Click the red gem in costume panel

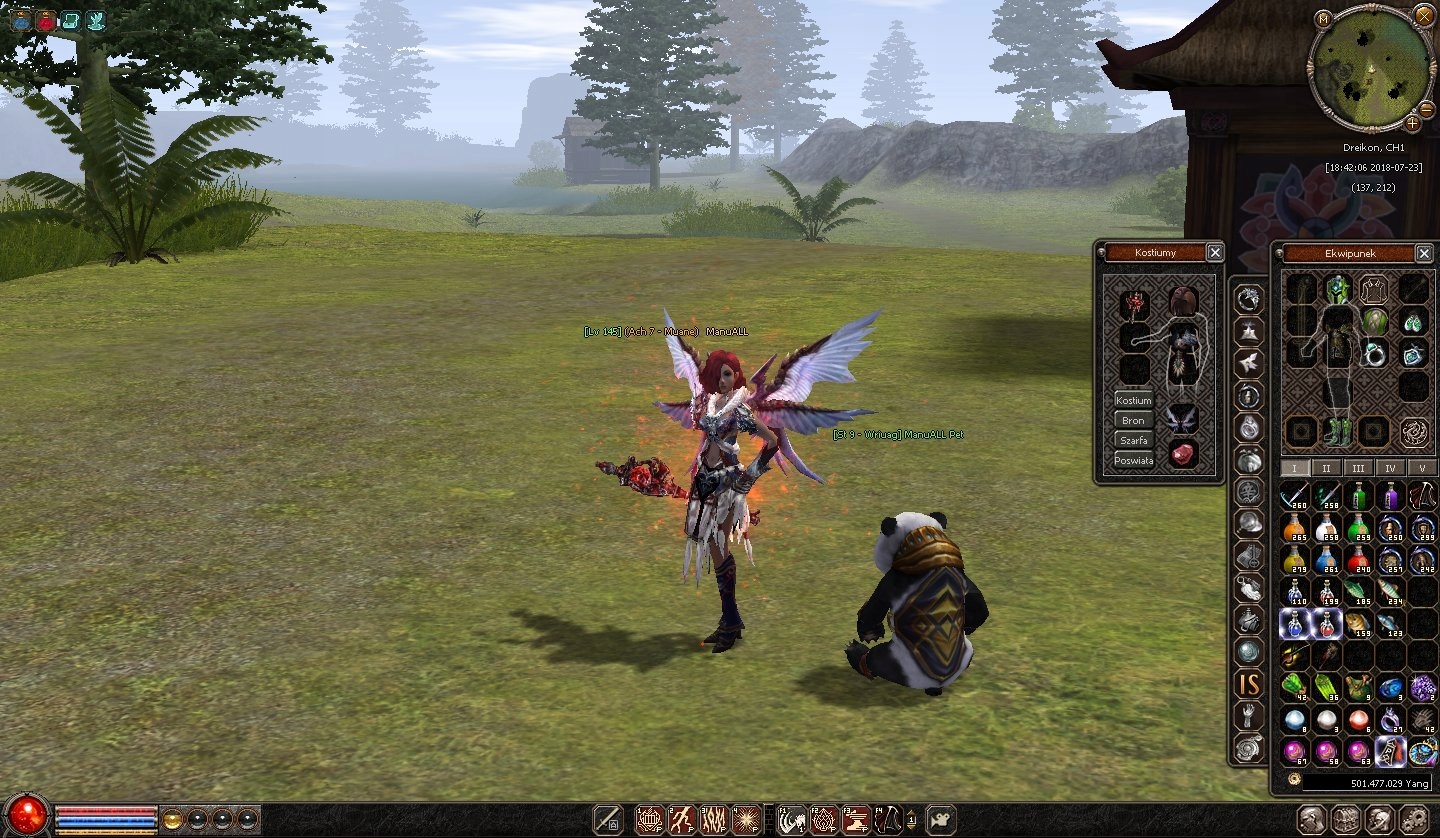coord(1183,454)
